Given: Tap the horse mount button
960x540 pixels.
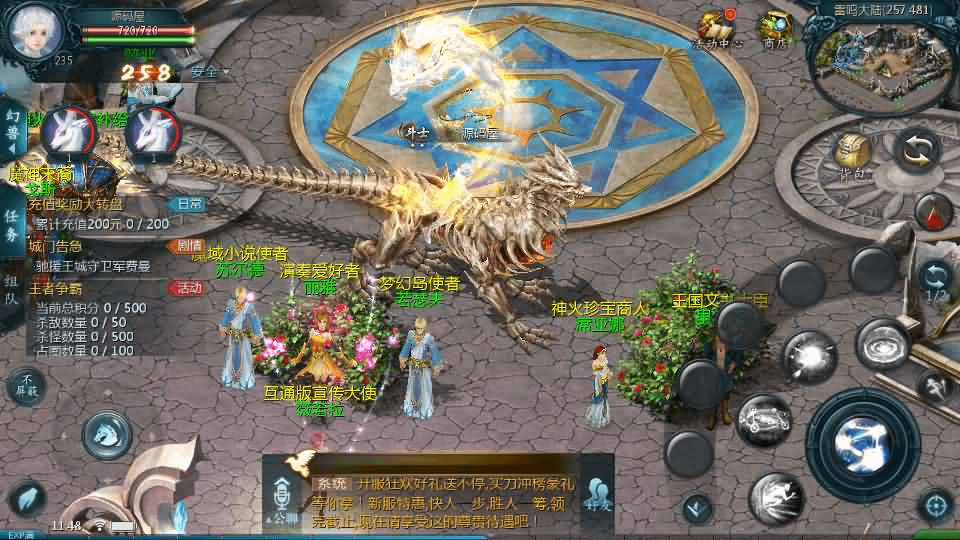Looking at the screenshot, I should pos(108,433).
